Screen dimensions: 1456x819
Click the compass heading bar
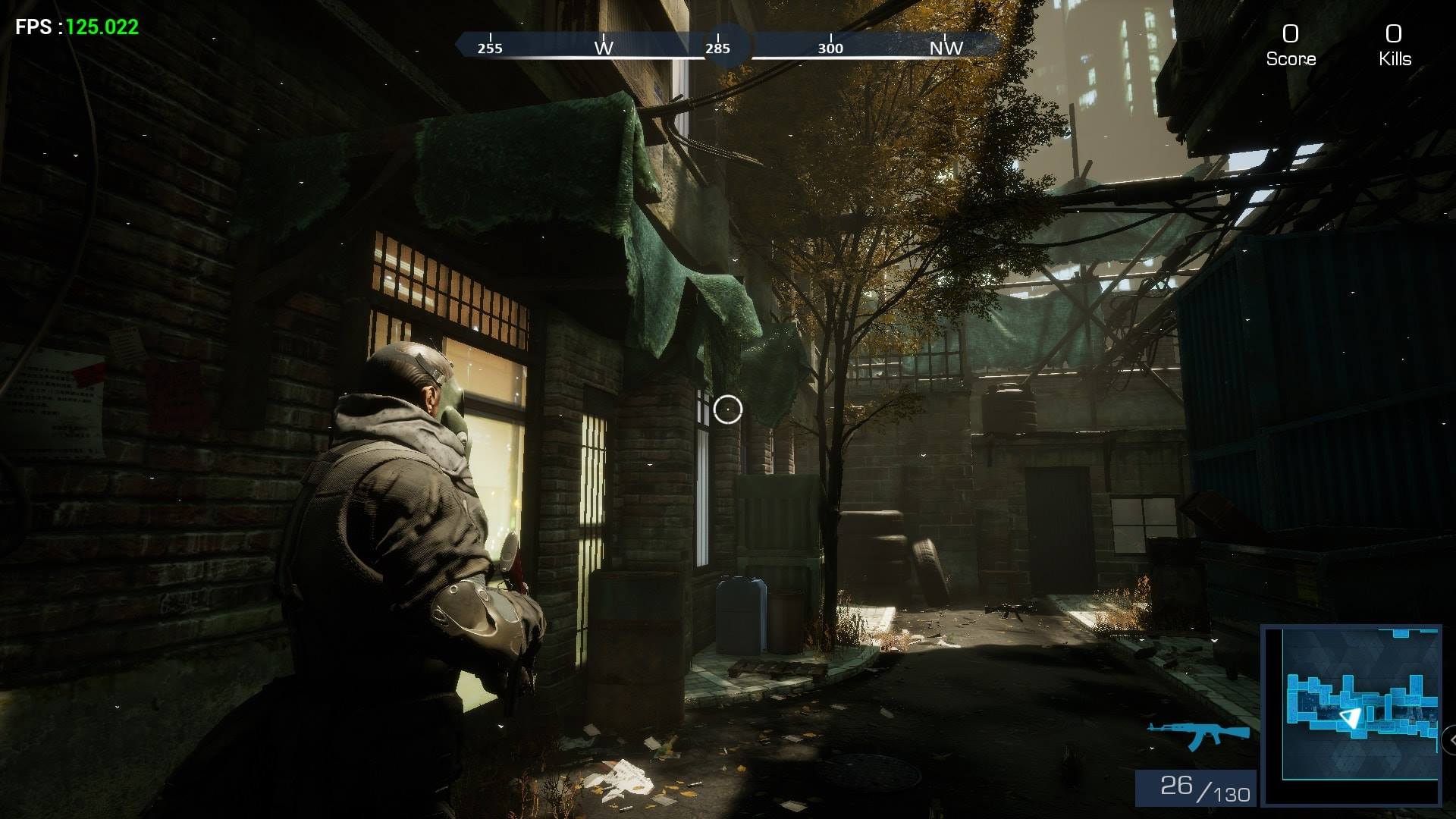point(726,46)
